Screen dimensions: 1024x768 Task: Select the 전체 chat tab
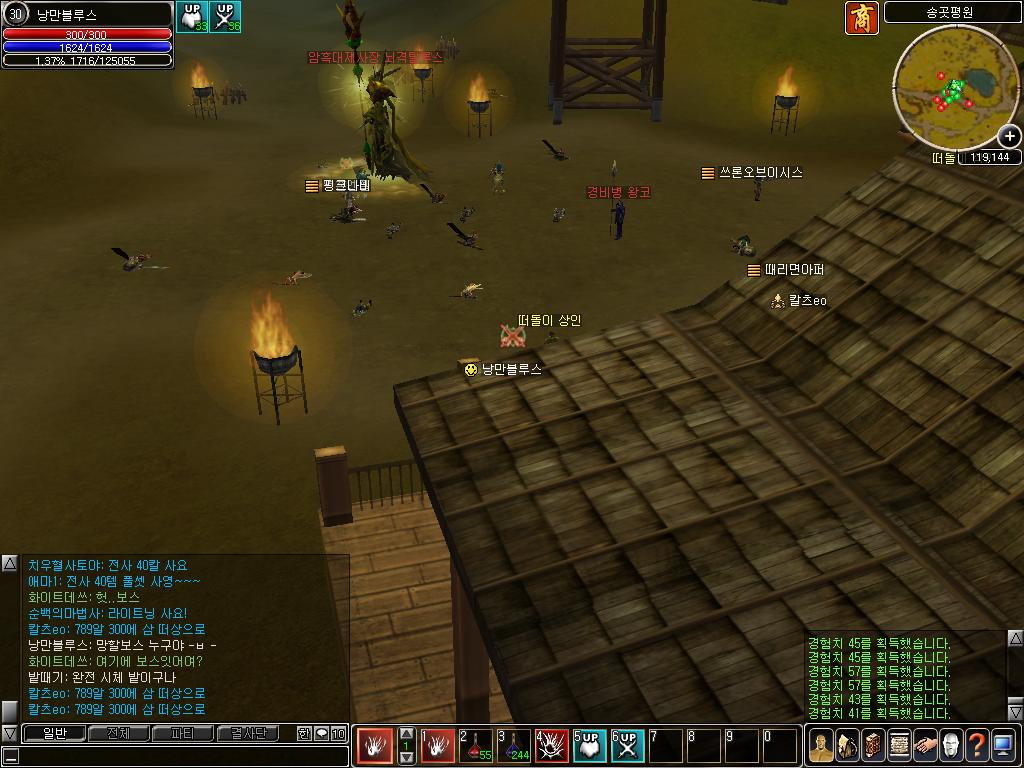(118, 734)
